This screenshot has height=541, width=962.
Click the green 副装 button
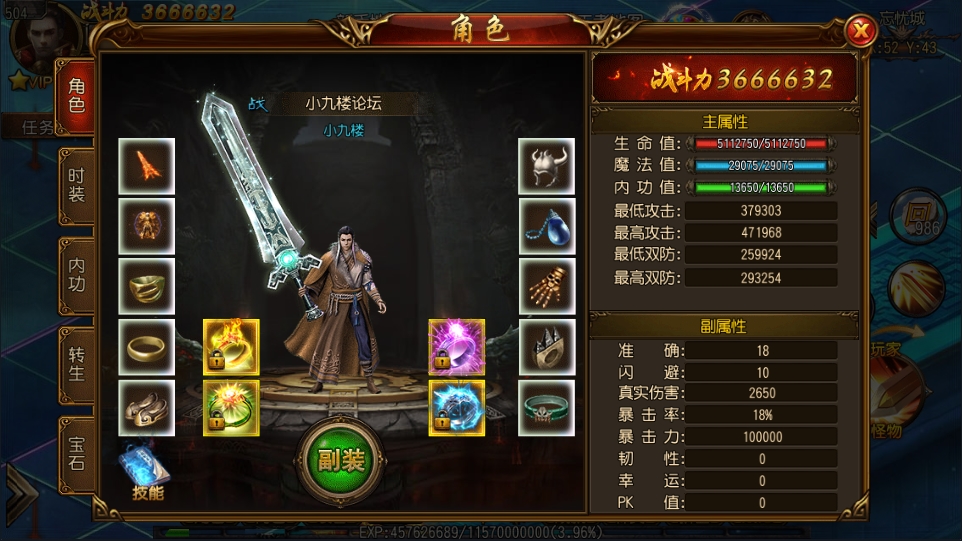(x=341, y=459)
